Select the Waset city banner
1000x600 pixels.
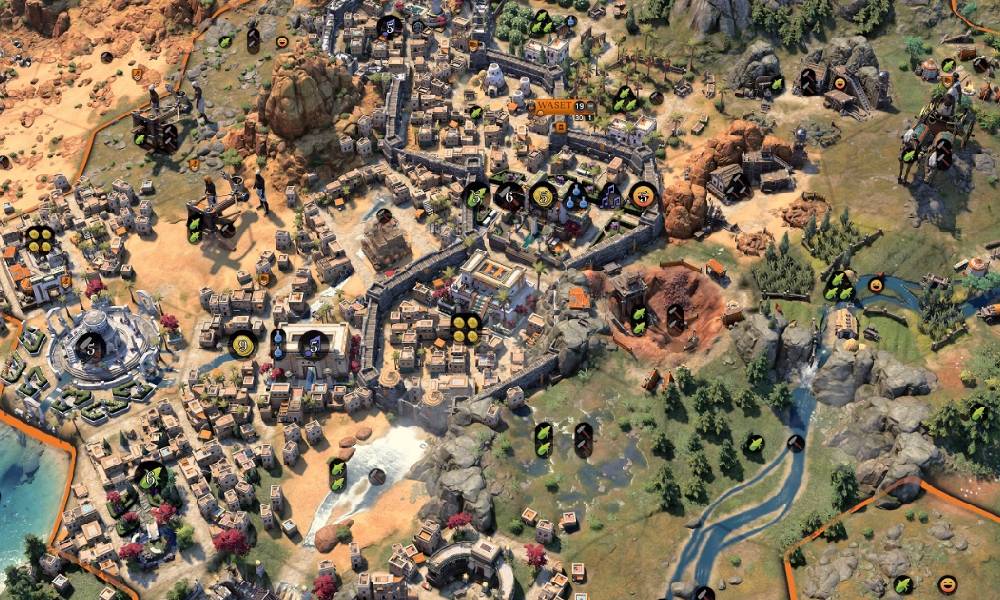[x=556, y=106]
